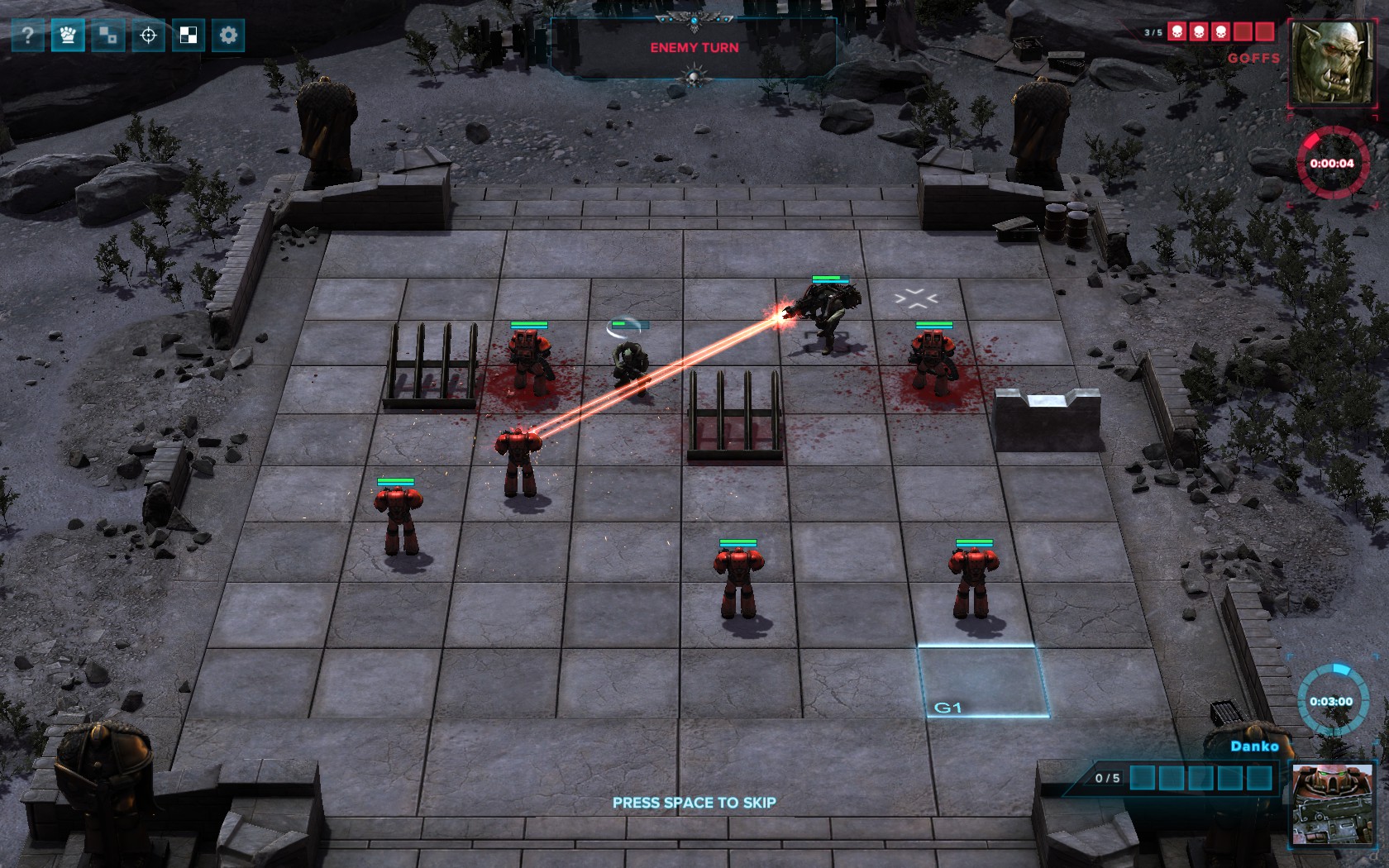Select the power fist action icon

coord(68,35)
